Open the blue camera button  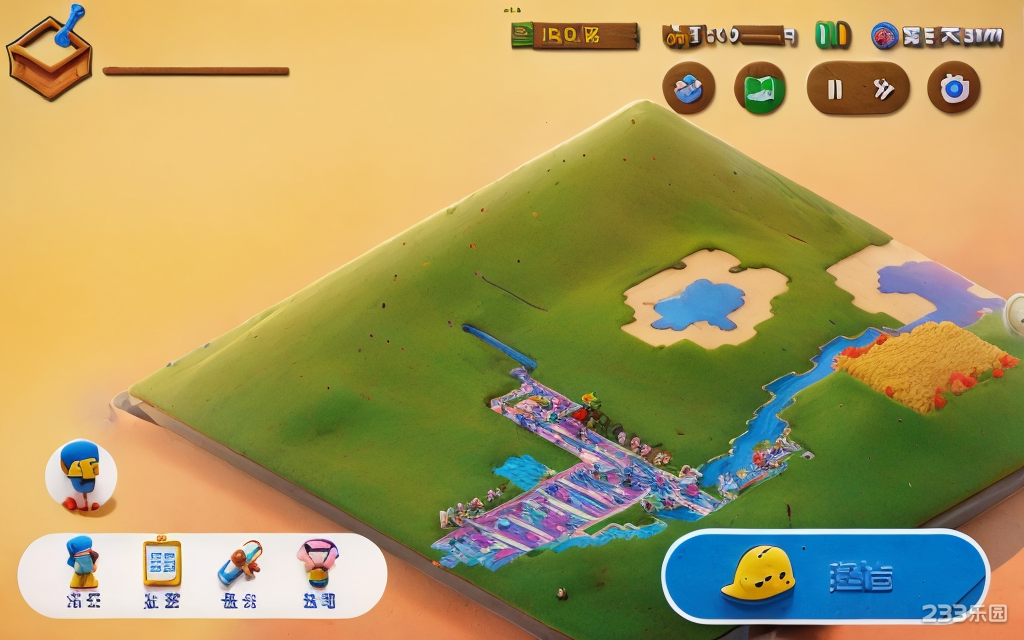pyautogui.click(x=953, y=89)
